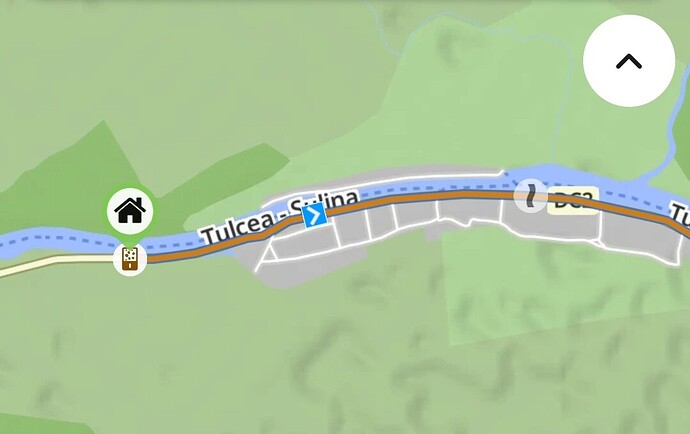Select the blue arrow marker on the route
This screenshot has height=434, width=690.
(315, 215)
